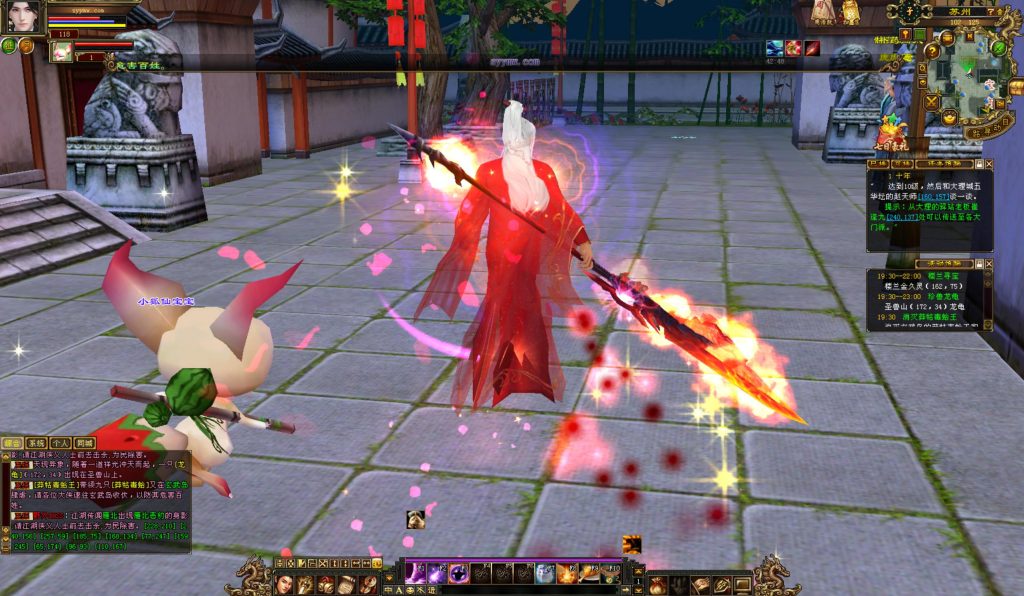Open the player portrait in the top corner
This screenshot has width=1024, height=596.
(x=21, y=17)
